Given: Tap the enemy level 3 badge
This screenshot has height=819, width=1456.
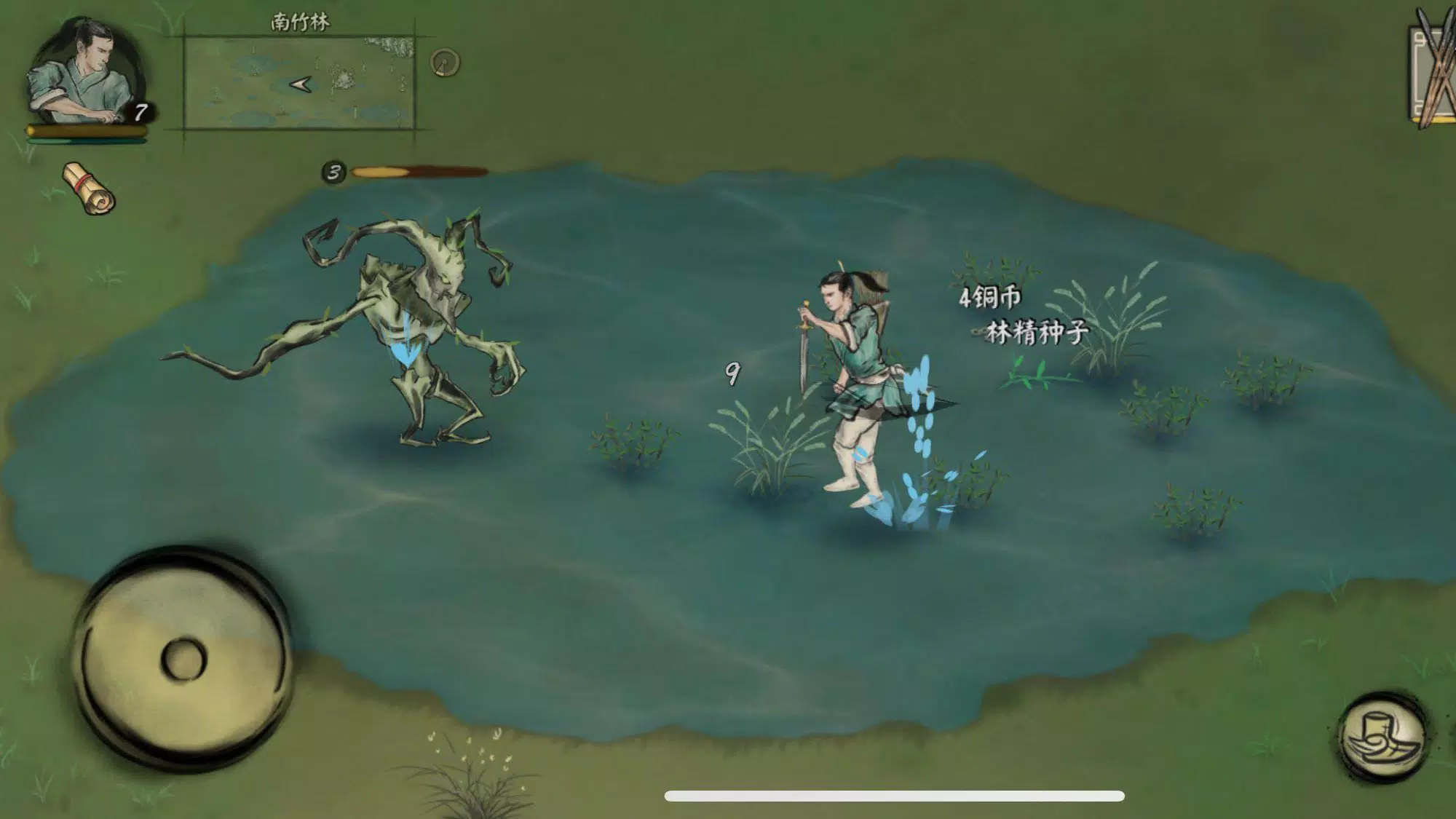Looking at the screenshot, I should 334,173.
